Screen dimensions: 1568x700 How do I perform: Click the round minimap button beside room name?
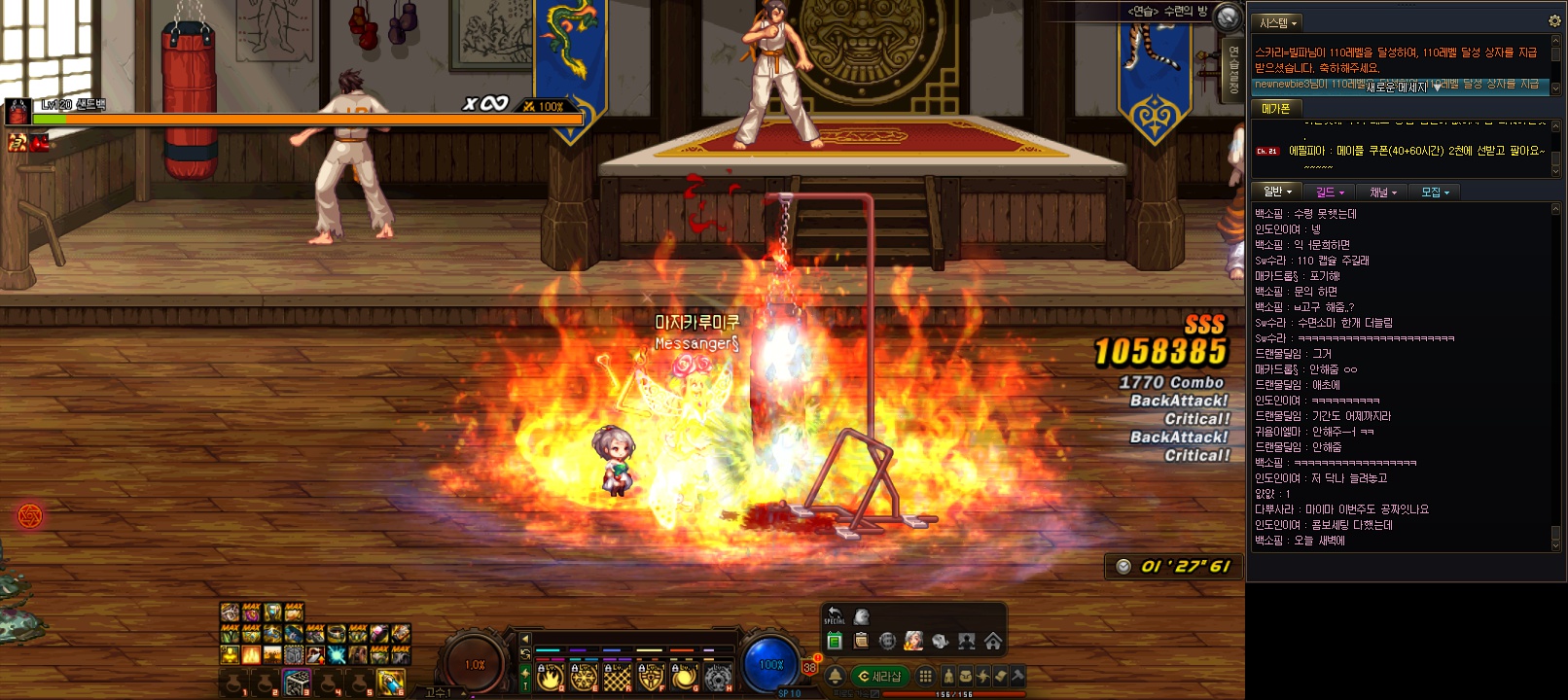[x=1229, y=17]
